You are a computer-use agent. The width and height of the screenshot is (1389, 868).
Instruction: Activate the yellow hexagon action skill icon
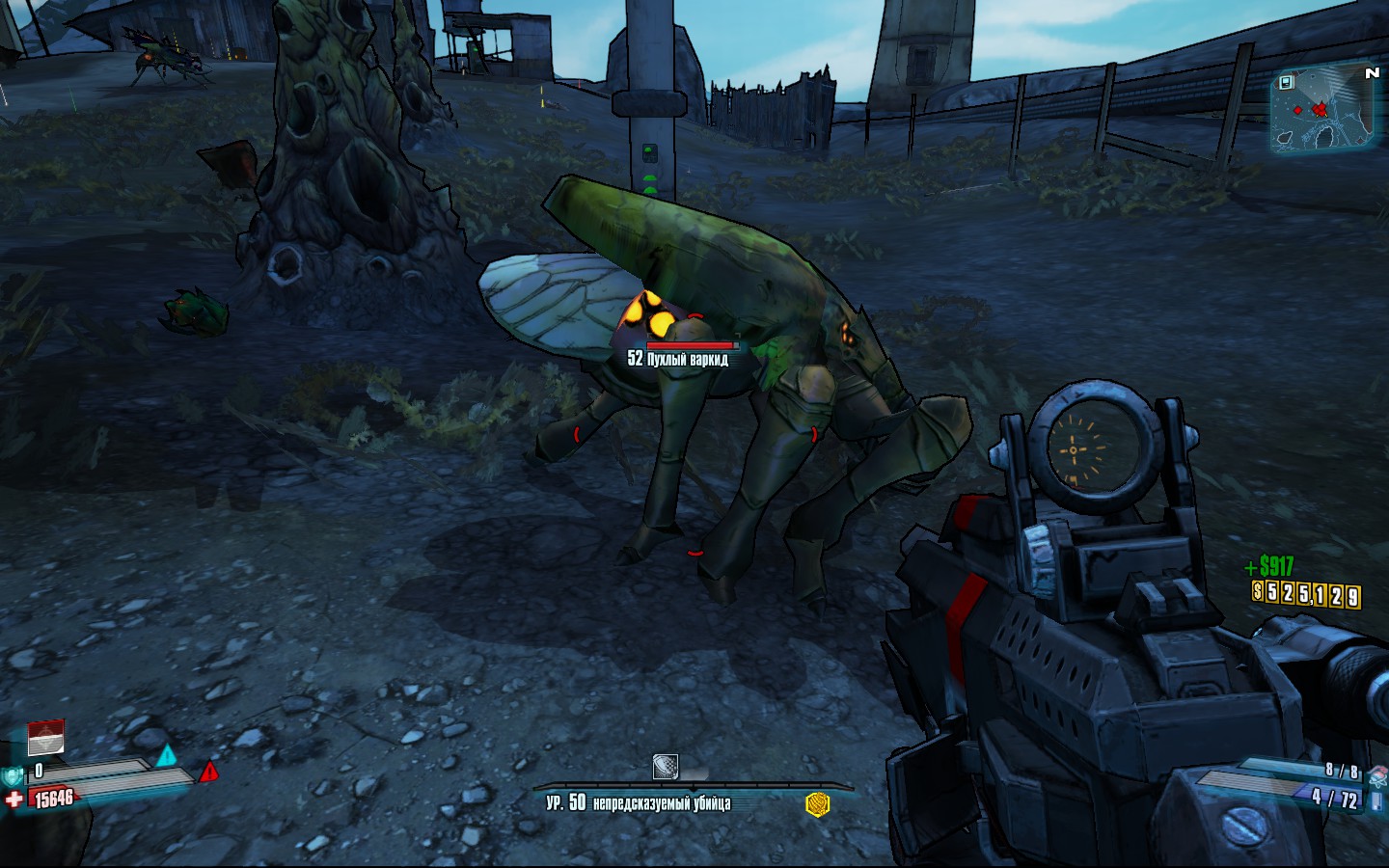coord(817,803)
